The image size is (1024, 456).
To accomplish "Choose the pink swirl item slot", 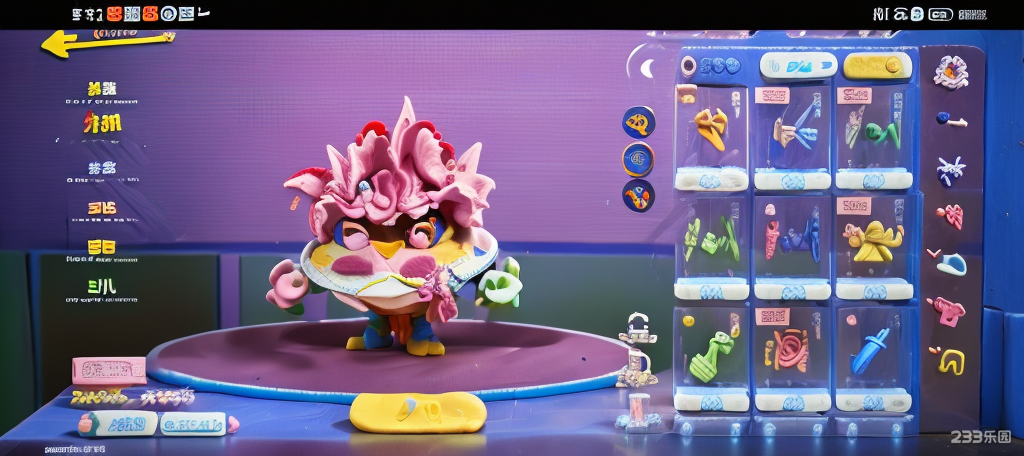I will click(x=791, y=350).
